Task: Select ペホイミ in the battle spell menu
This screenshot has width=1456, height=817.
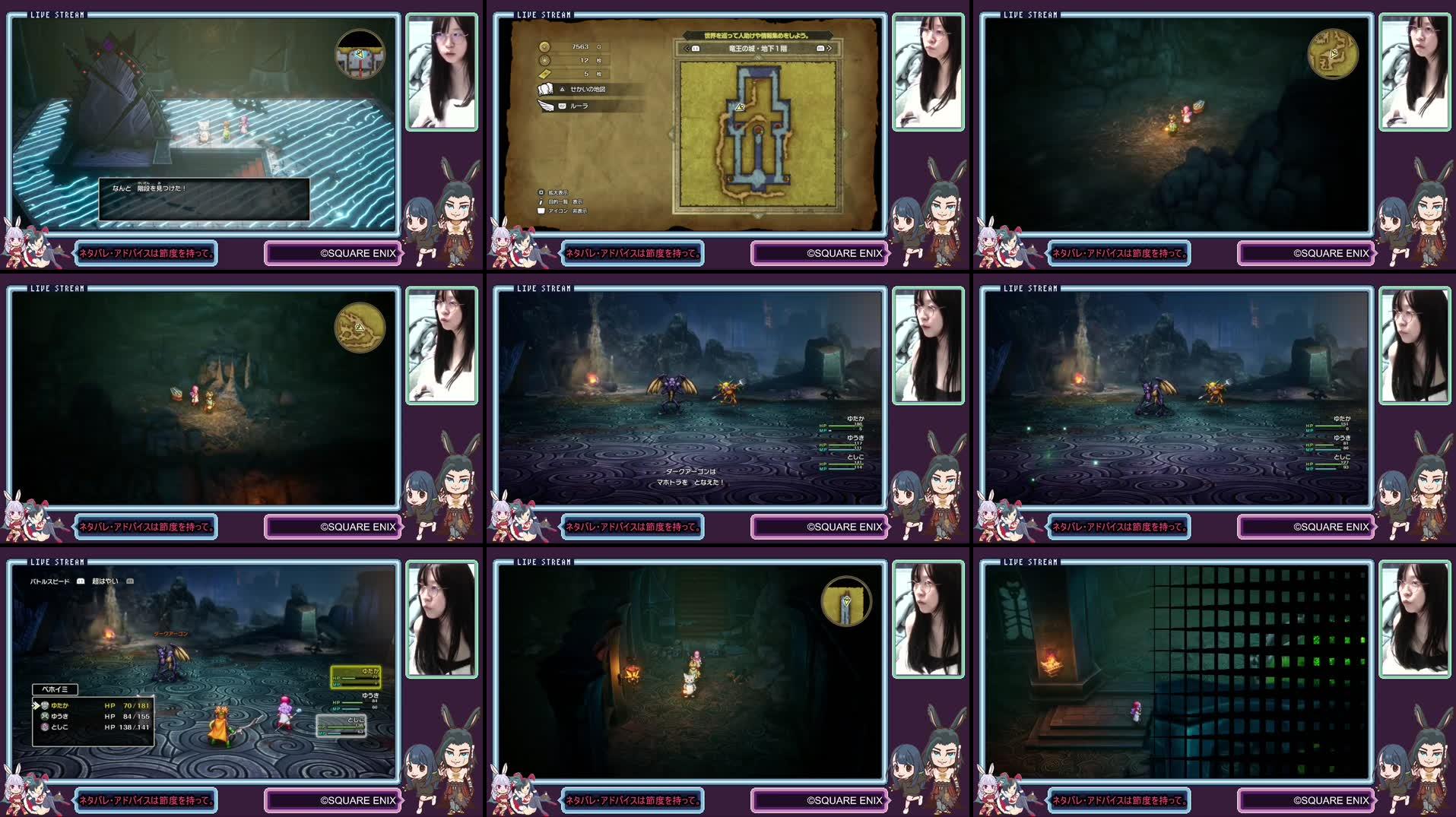Action: (x=56, y=689)
